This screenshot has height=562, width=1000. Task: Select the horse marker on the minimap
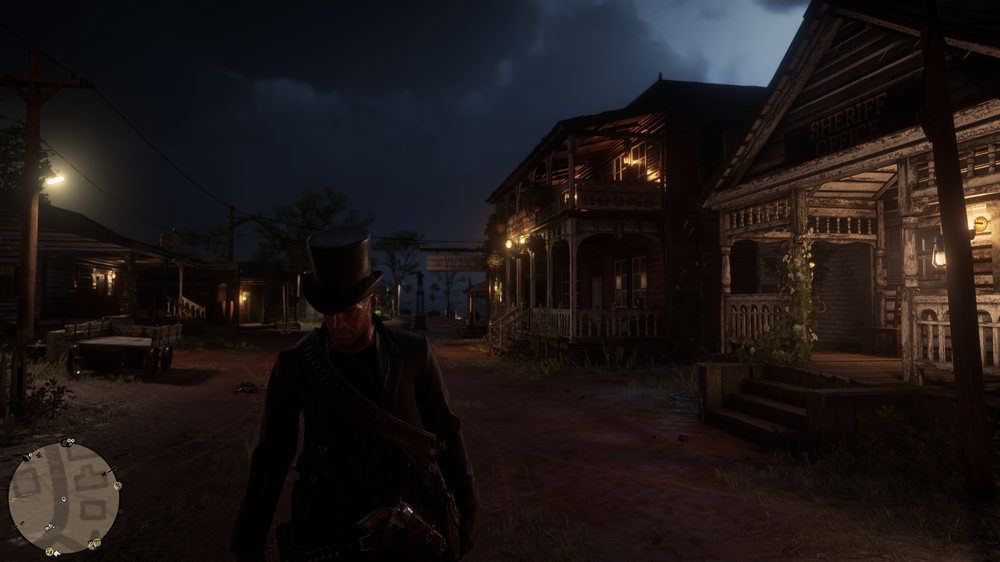point(49,527)
